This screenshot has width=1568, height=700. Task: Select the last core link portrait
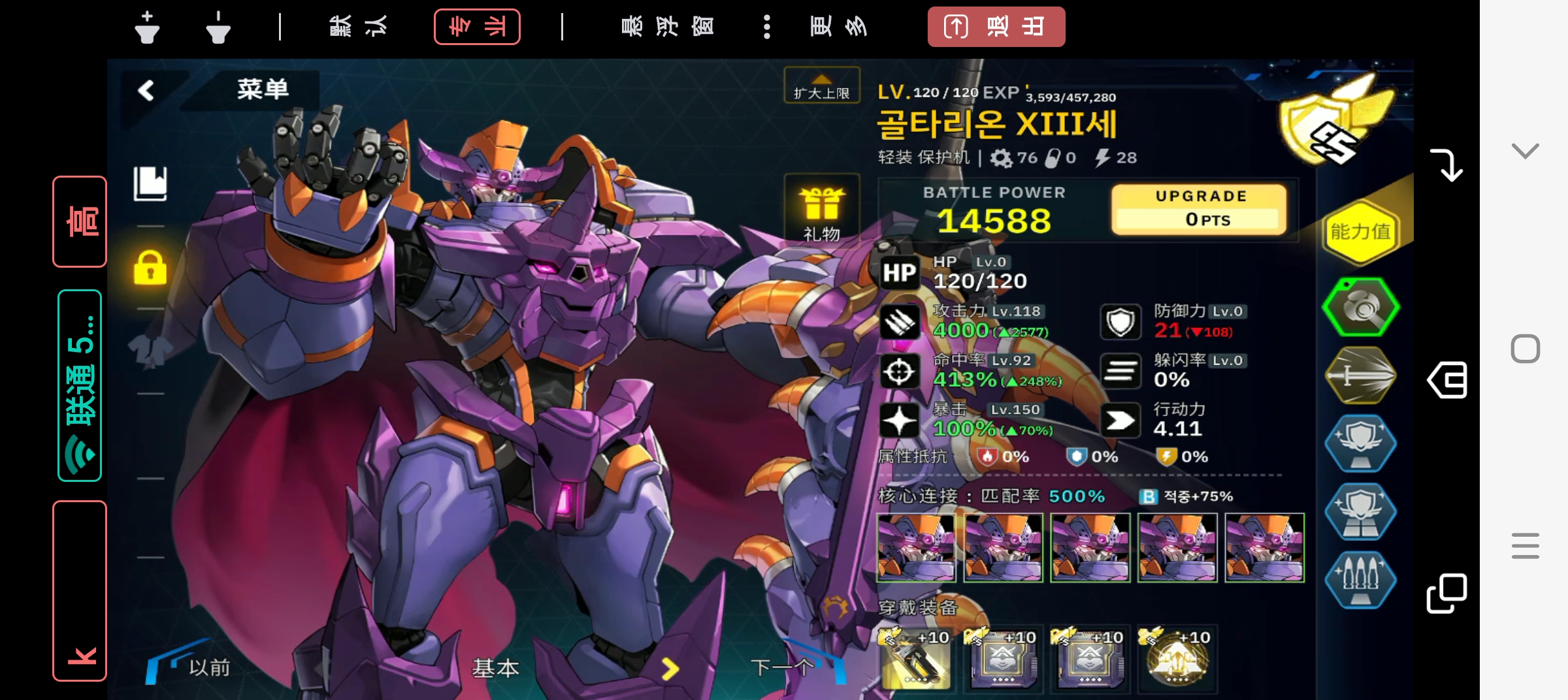tap(1264, 547)
